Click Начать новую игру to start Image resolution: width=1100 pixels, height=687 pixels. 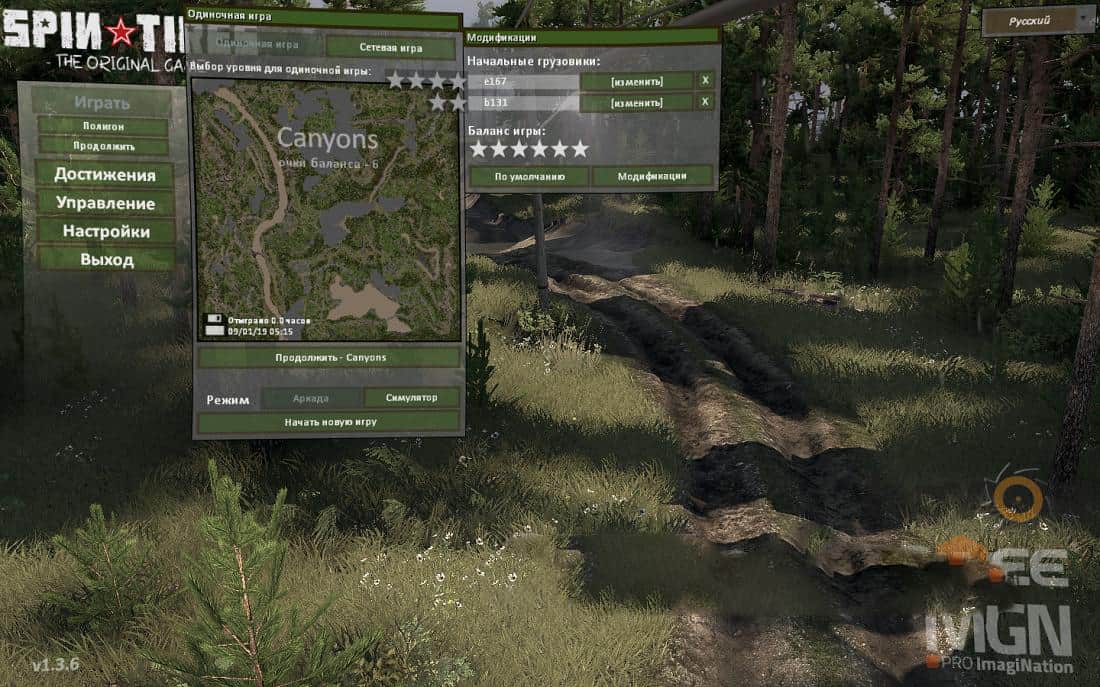tap(329, 422)
